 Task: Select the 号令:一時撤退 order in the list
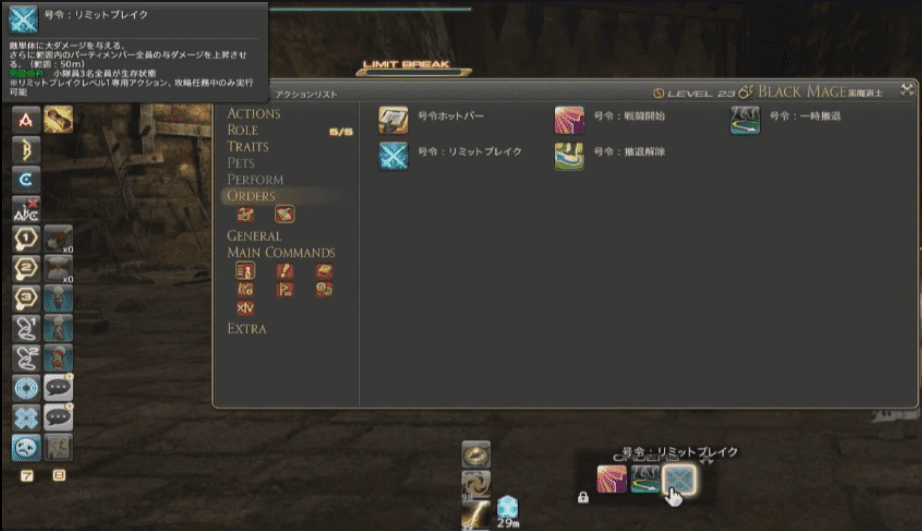pos(745,121)
